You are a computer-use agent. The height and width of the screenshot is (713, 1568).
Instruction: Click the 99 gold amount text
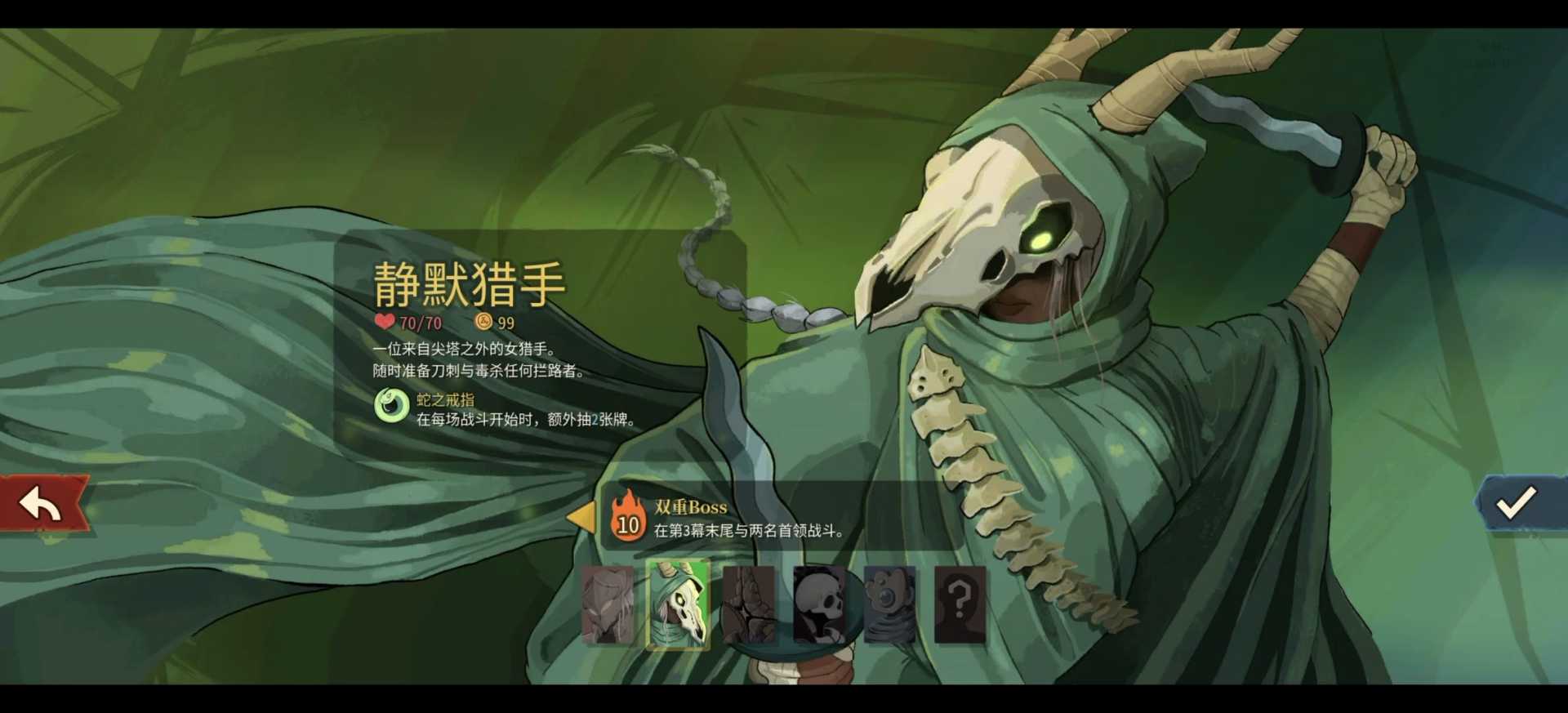506,323
